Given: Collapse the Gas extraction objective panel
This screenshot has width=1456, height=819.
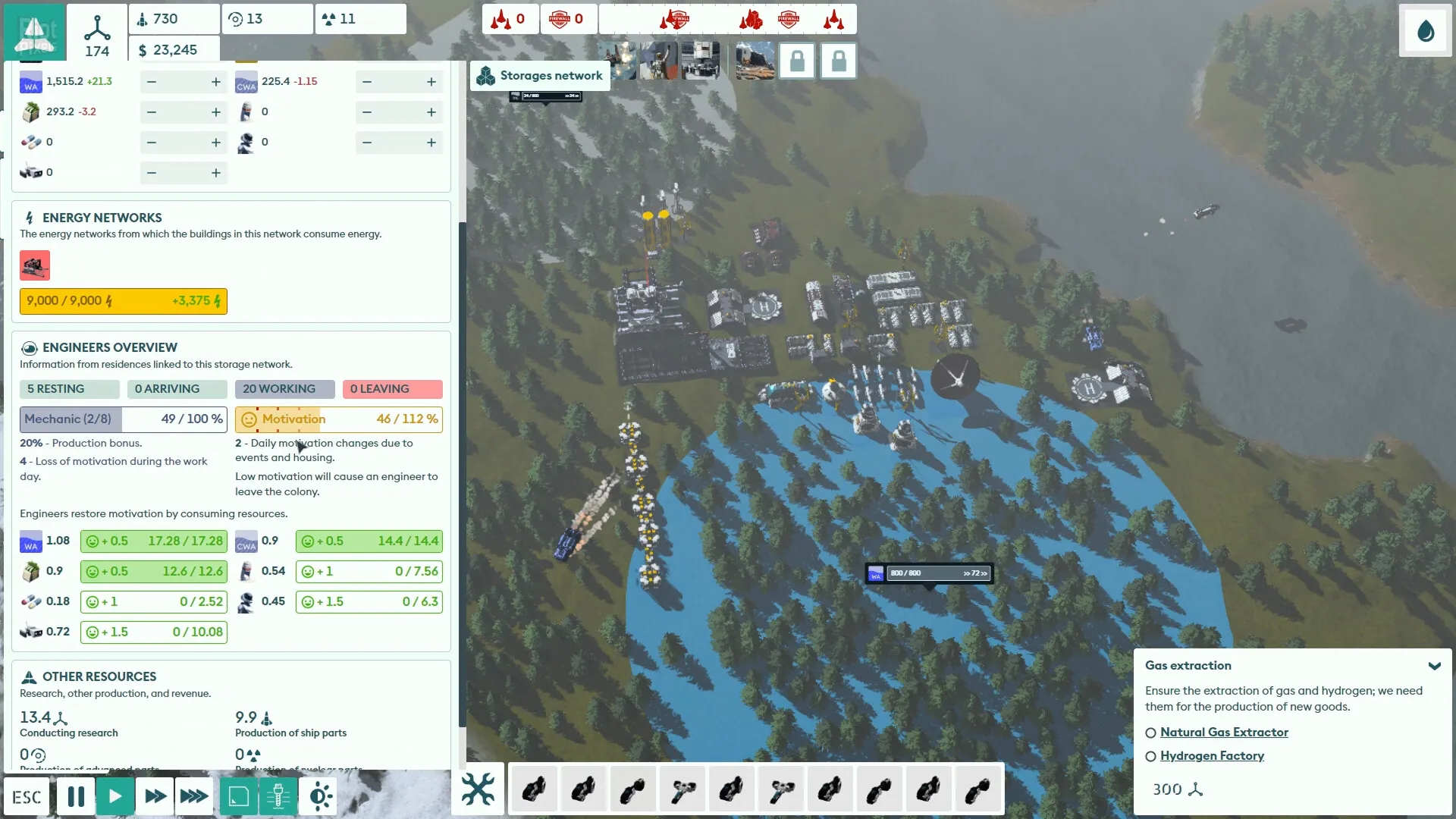Looking at the screenshot, I should pyautogui.click(x=1434, y=666).
